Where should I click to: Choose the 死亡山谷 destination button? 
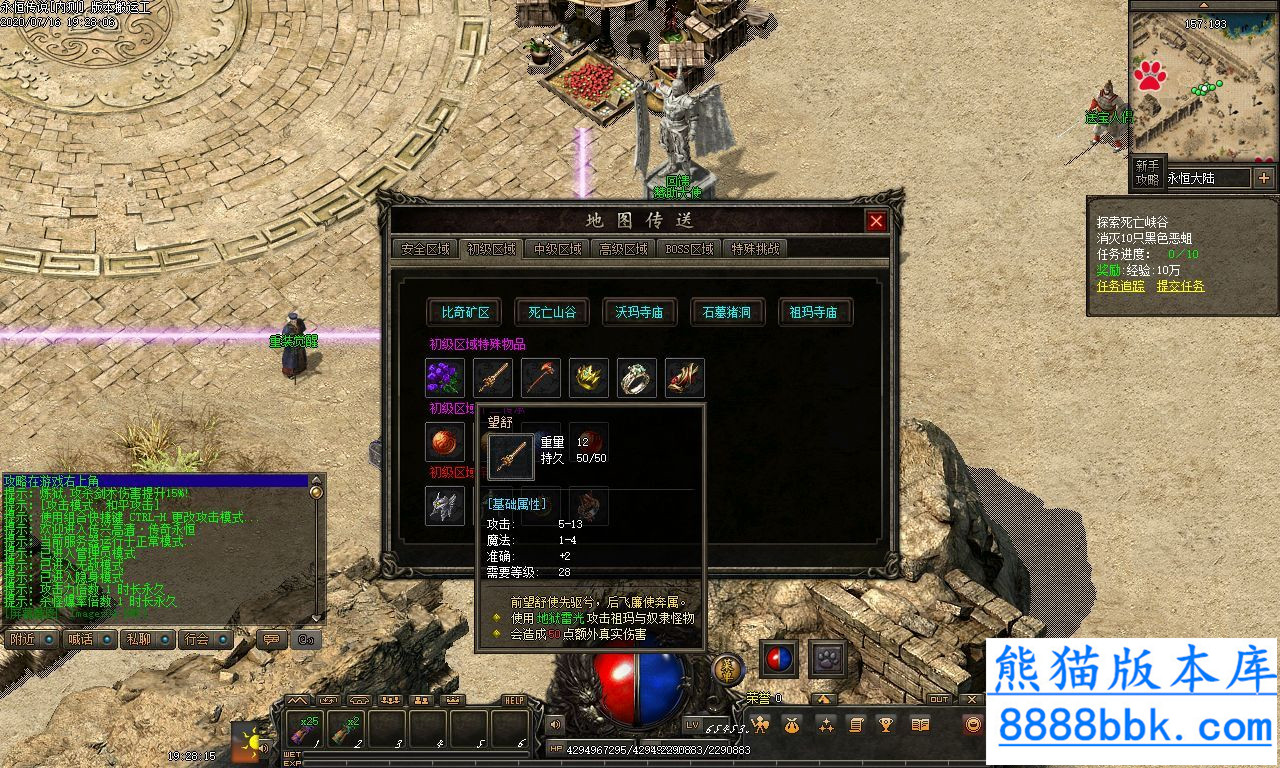[552, 312]
